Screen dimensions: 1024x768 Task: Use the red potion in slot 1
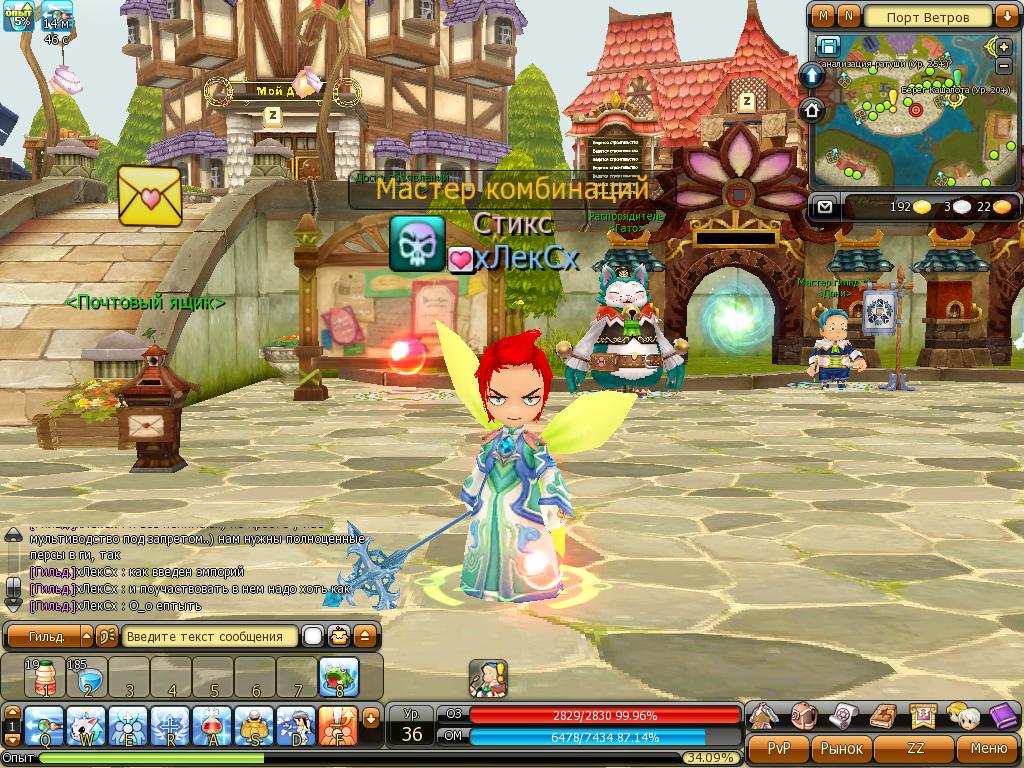[45, 677]
